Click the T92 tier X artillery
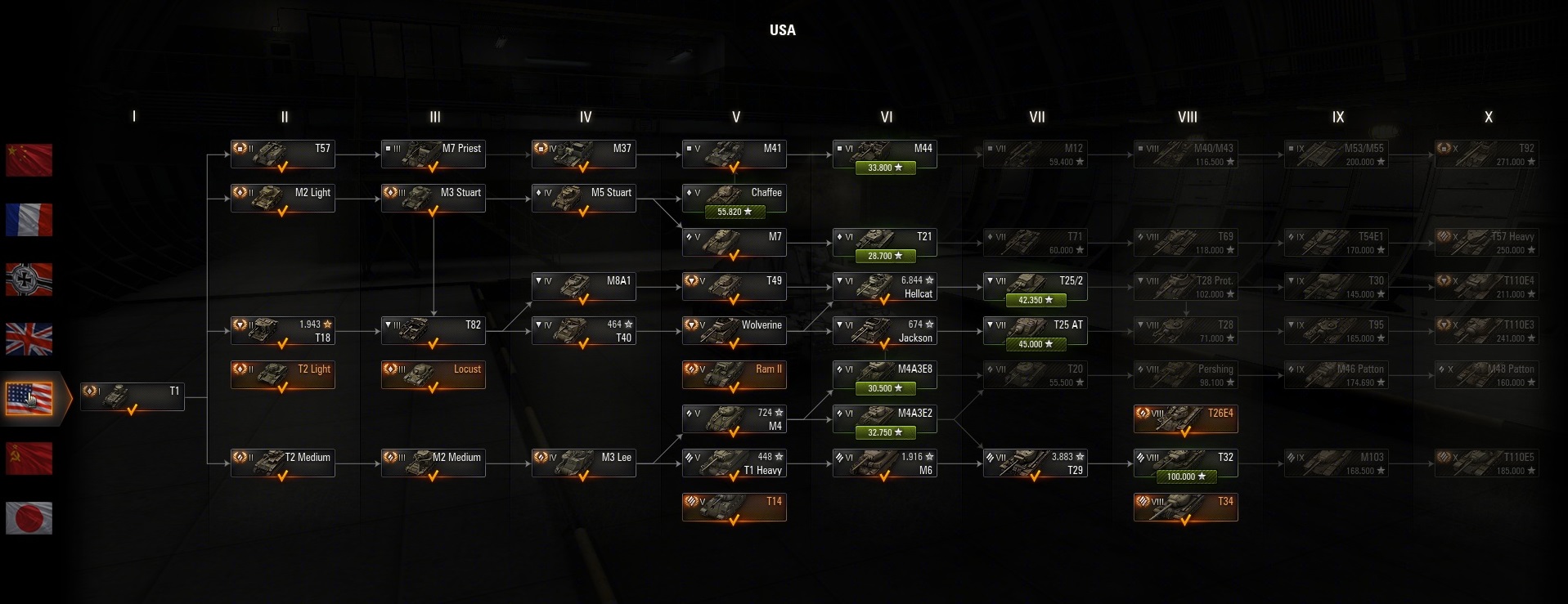The width and height of the screenshot is (1568, 604). 1487,154
